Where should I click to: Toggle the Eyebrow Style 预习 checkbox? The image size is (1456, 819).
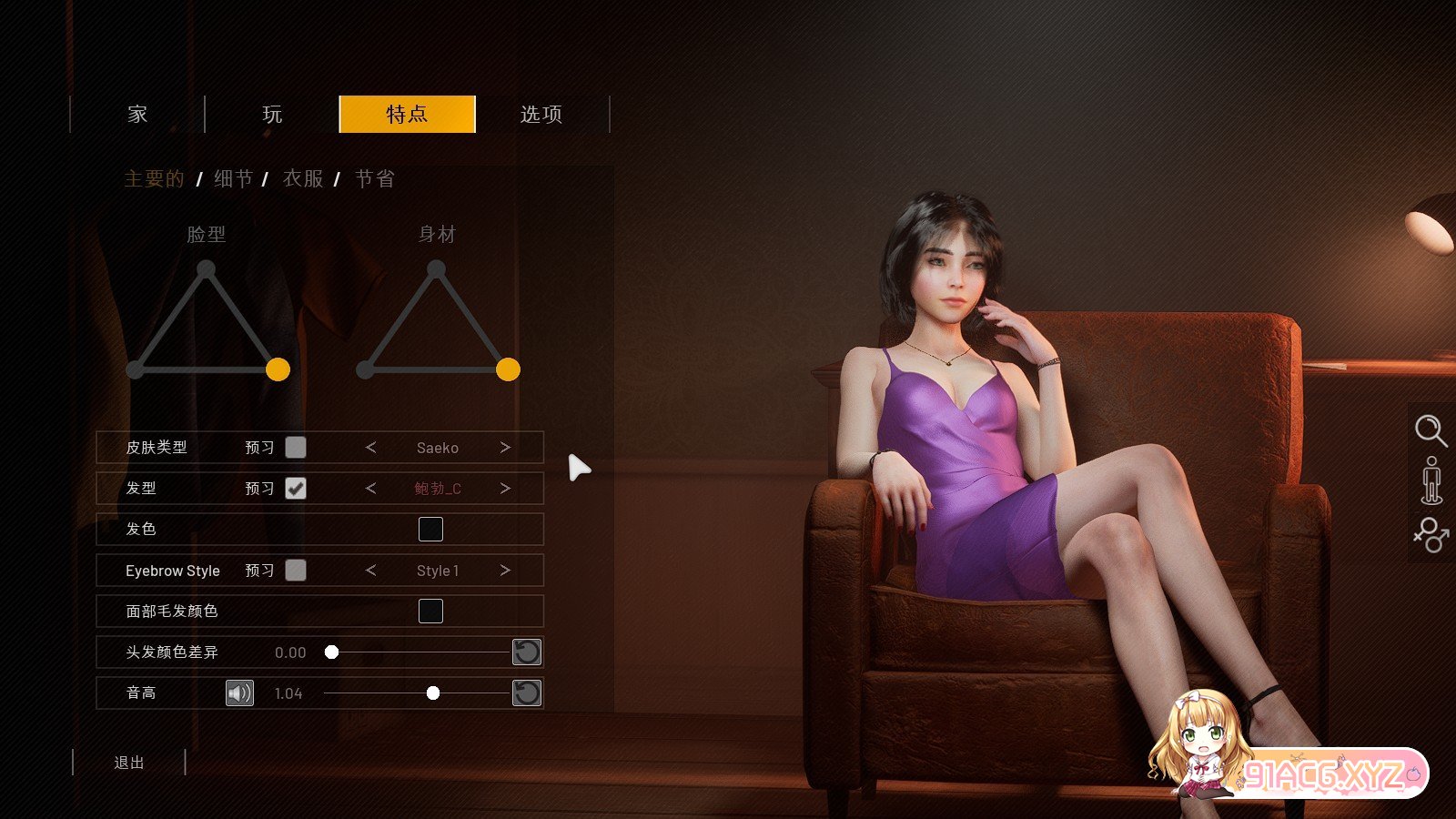(296, 571)
